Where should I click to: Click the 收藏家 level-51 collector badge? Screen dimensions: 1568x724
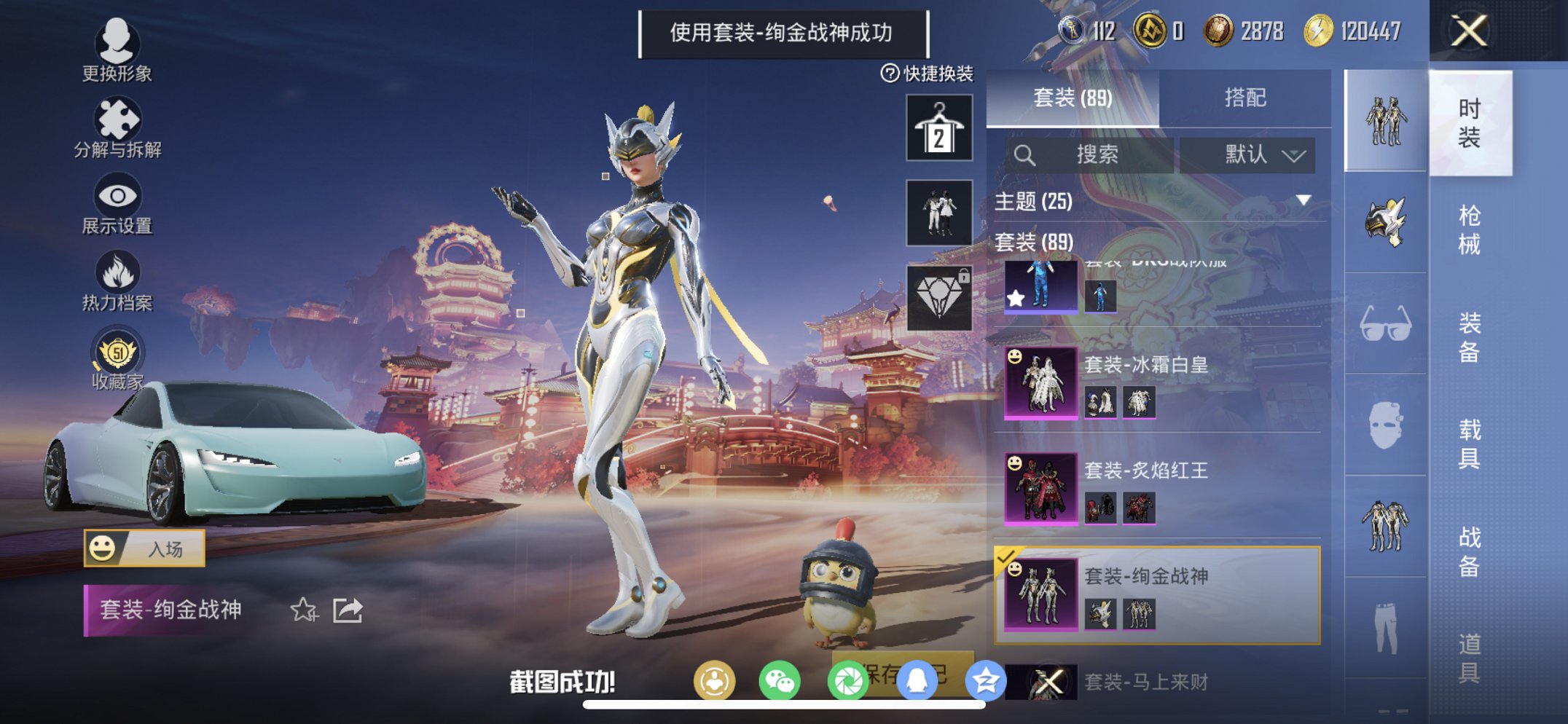119,350
